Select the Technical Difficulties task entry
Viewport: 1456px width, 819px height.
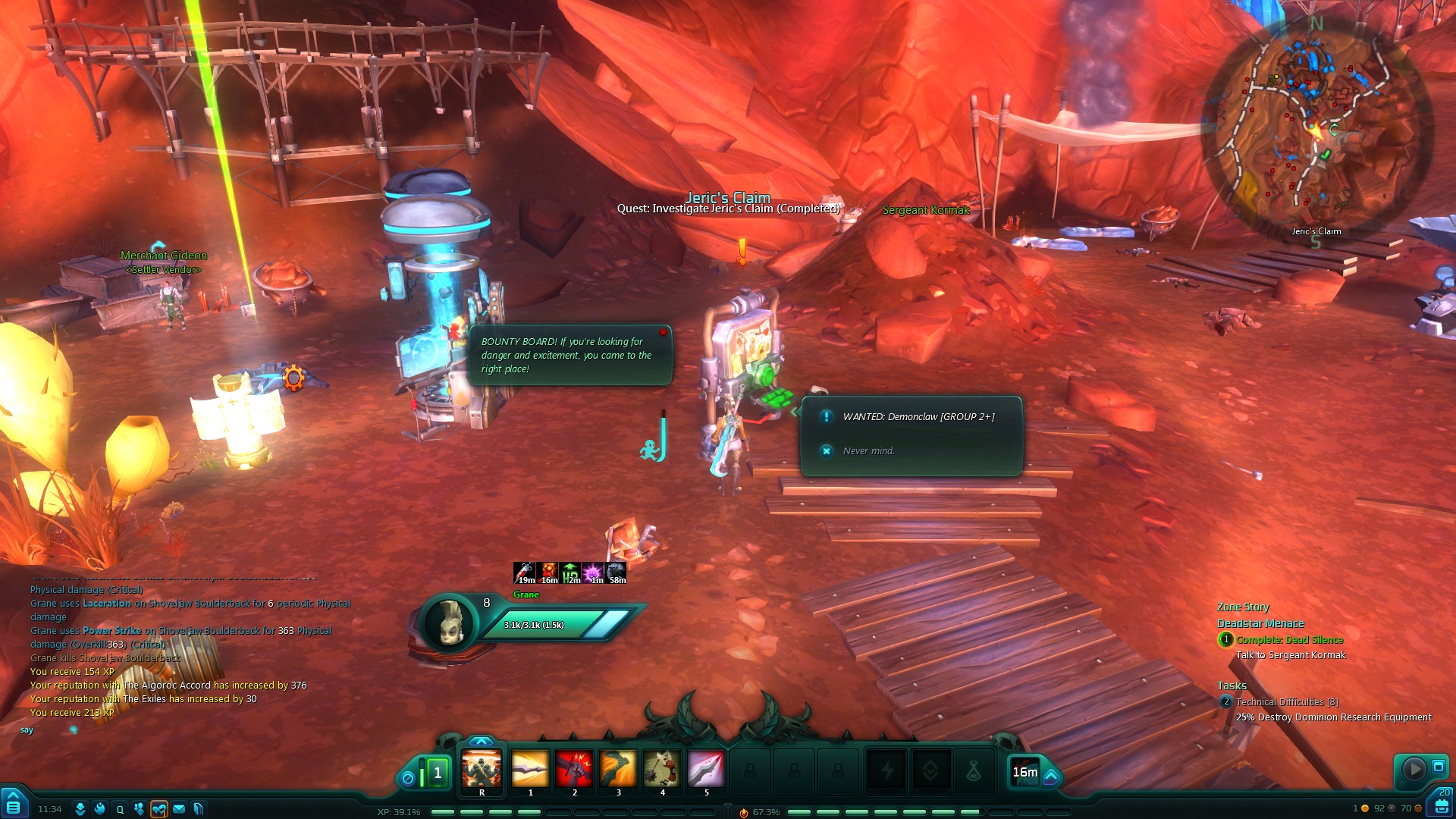click(x=1286, y=702)
